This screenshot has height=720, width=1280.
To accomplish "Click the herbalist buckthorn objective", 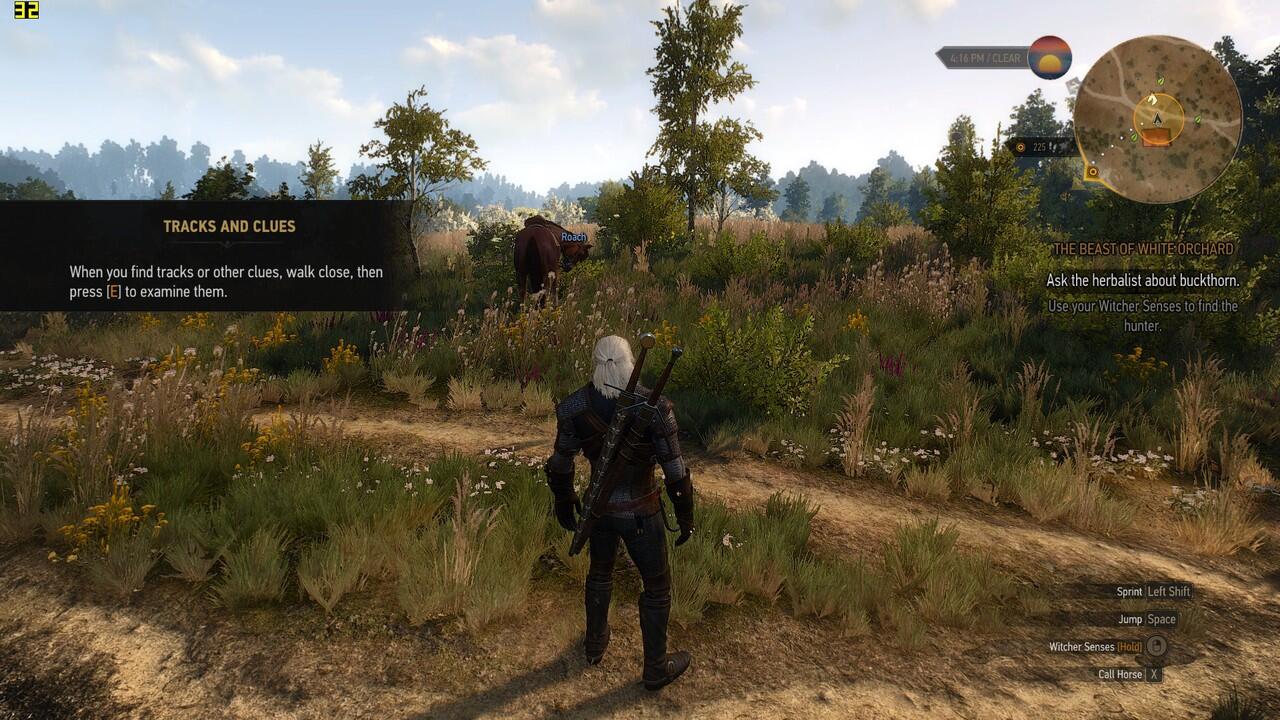I will pos(1142,281).
